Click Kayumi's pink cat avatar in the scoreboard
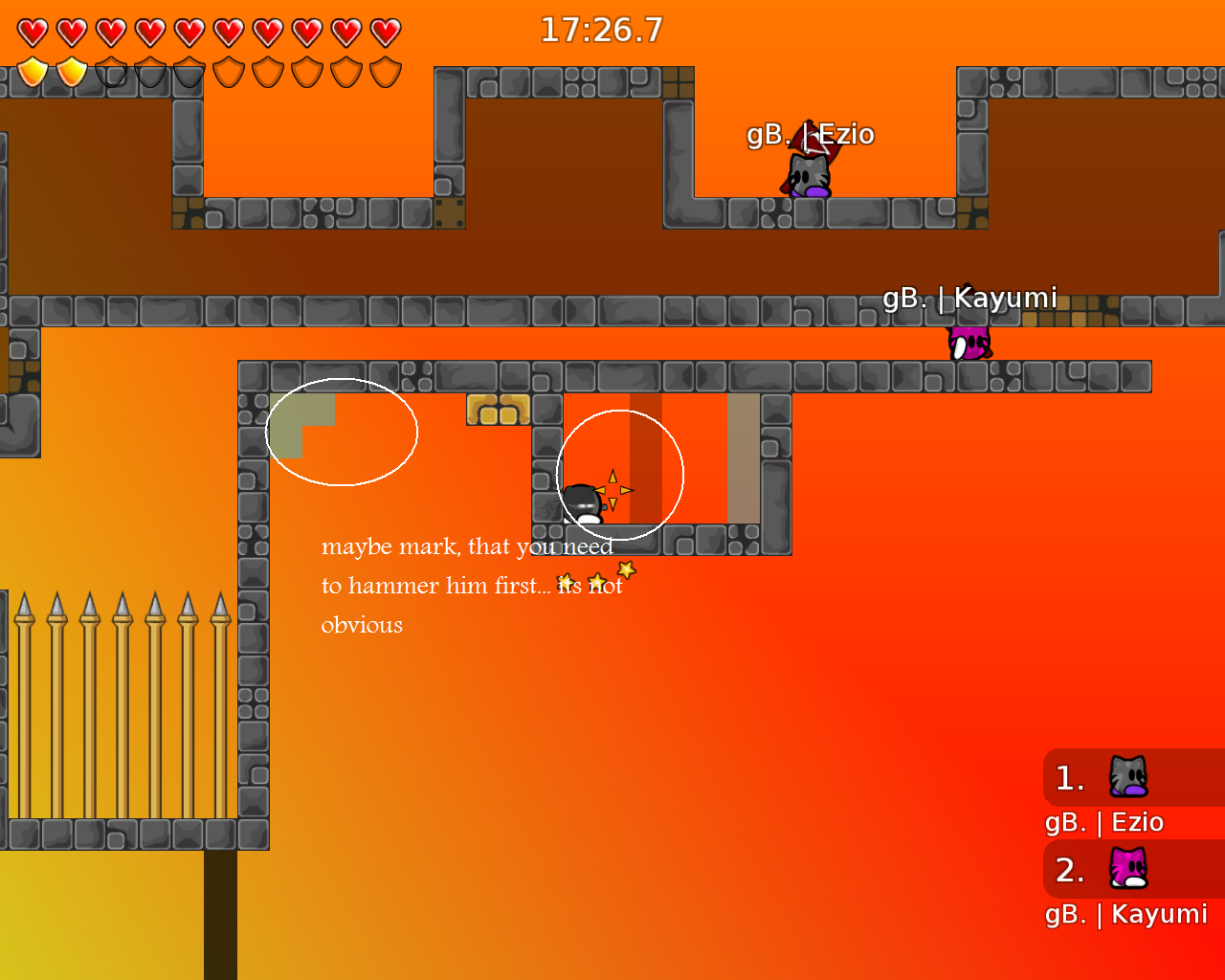This screenshot has height=980, width=1225. 1127,869
